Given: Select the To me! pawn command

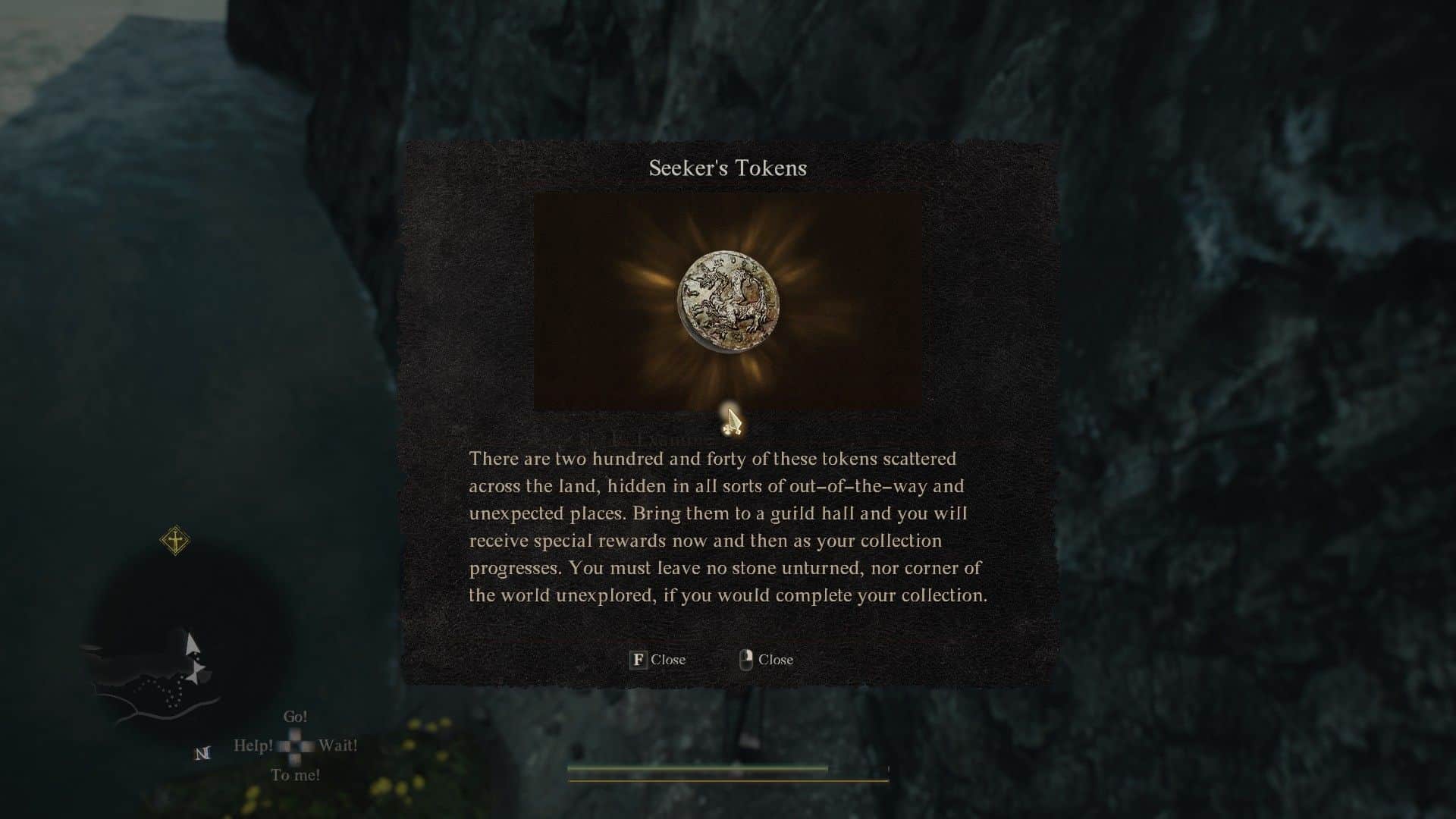Looking at the screenshot, I should (296, 775).
